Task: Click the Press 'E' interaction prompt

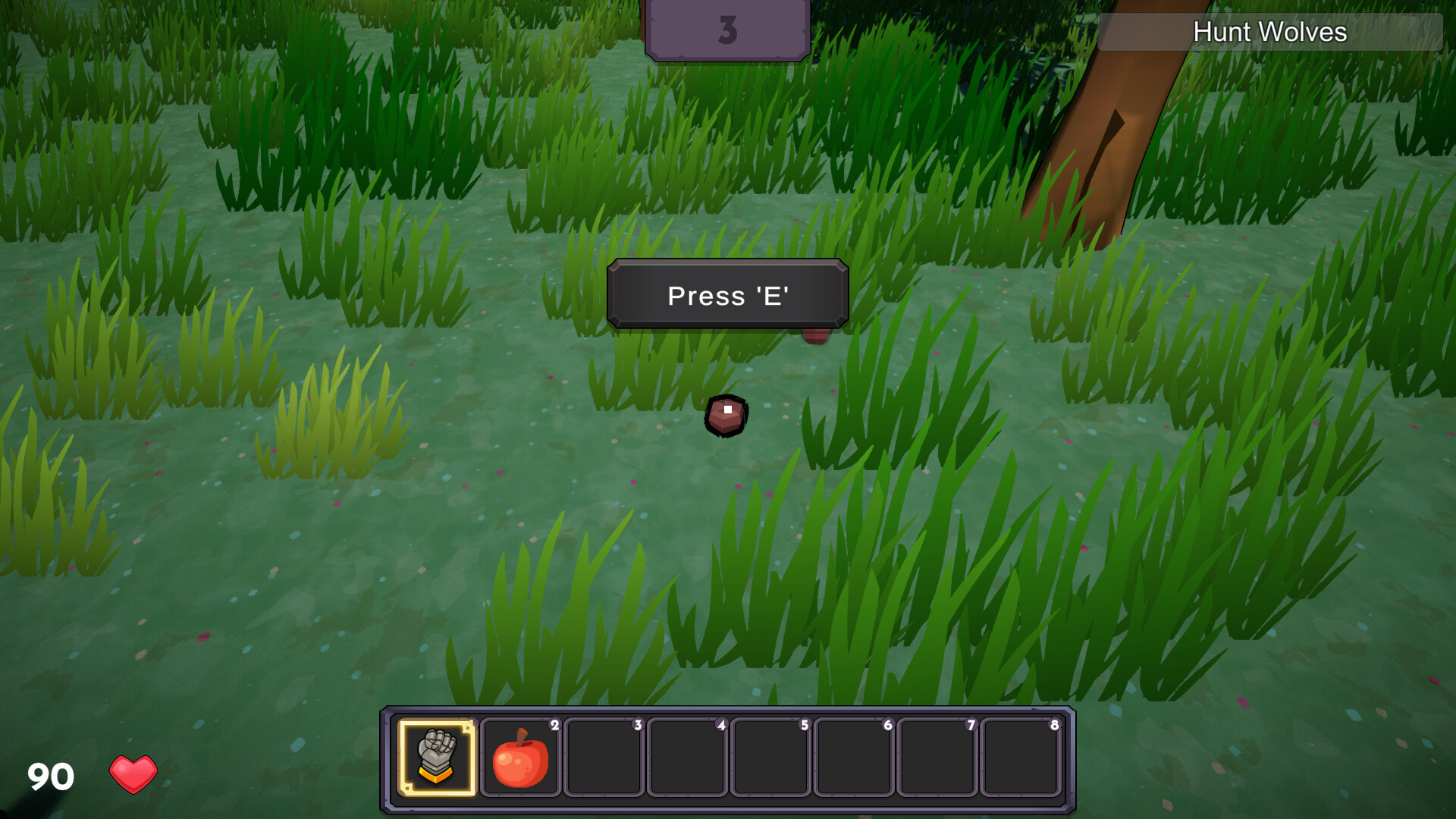Action: click(x=727, y=296)
